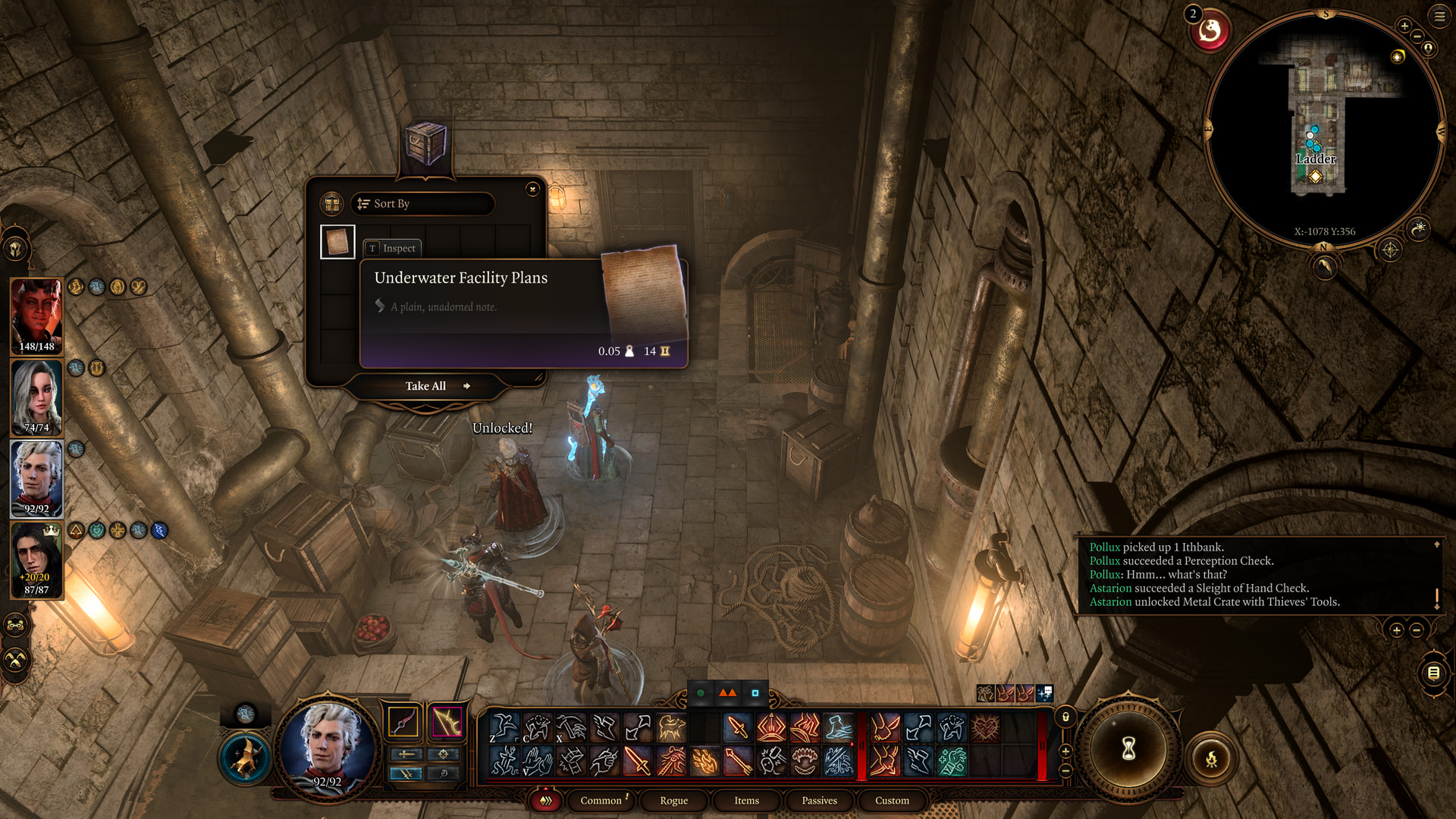Select the dark-haired crowned party portrait

(36, 560)
